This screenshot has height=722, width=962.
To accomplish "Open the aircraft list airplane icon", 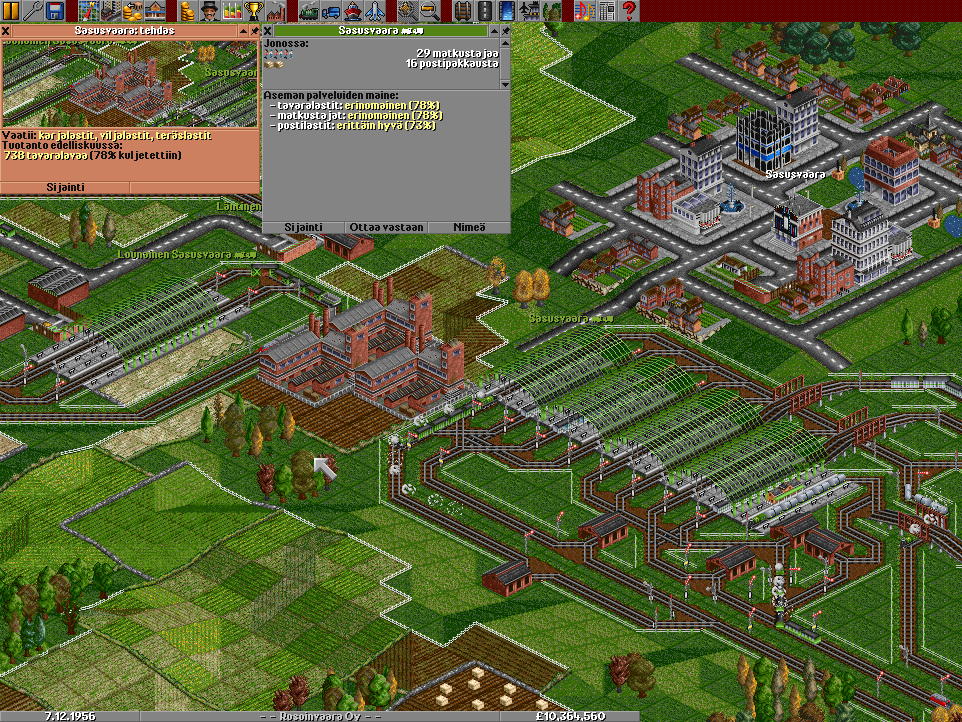I will [374, 11].
